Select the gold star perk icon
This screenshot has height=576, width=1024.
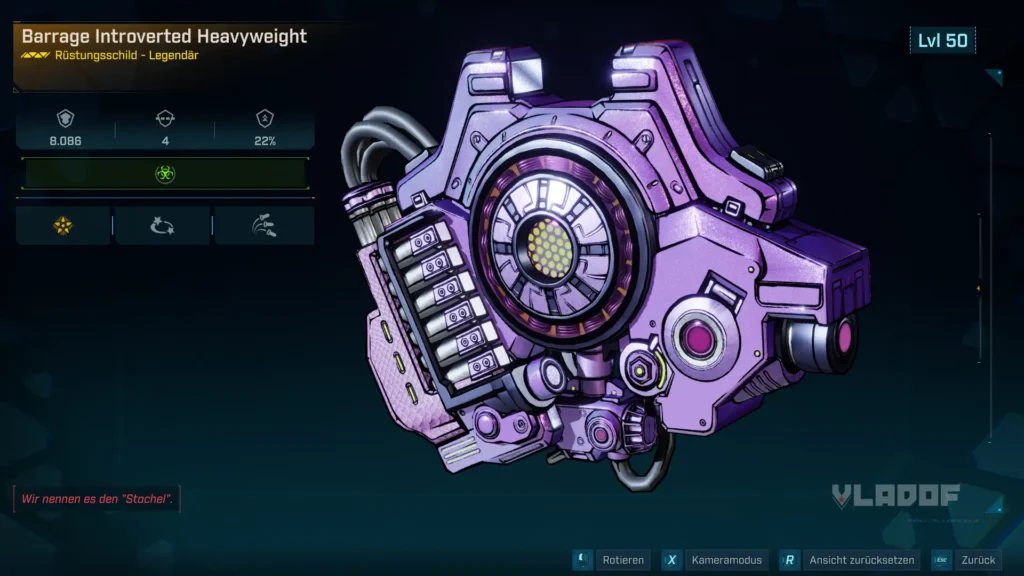pos(63,226)
